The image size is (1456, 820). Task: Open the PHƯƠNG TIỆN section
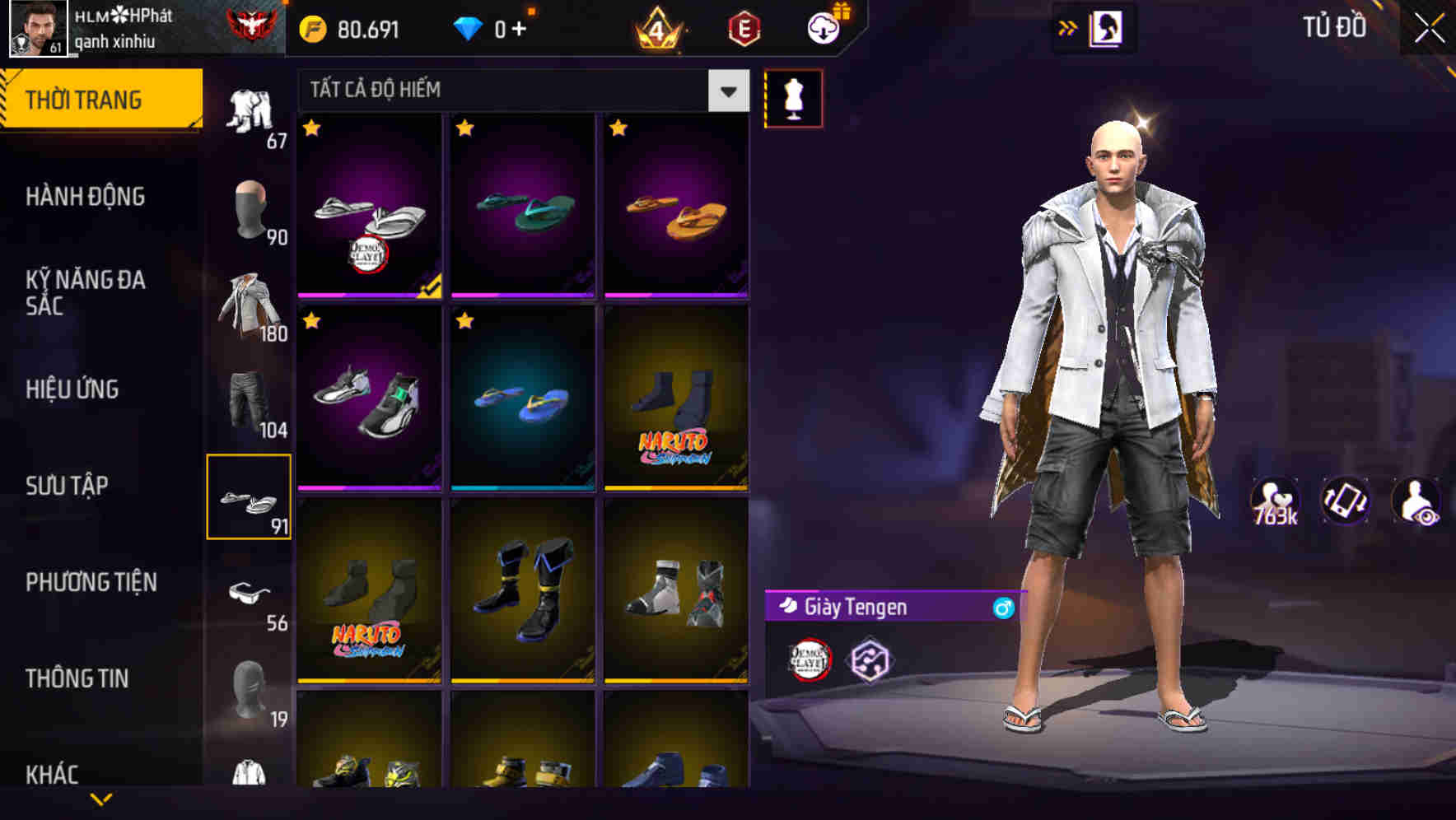(91, 581)
